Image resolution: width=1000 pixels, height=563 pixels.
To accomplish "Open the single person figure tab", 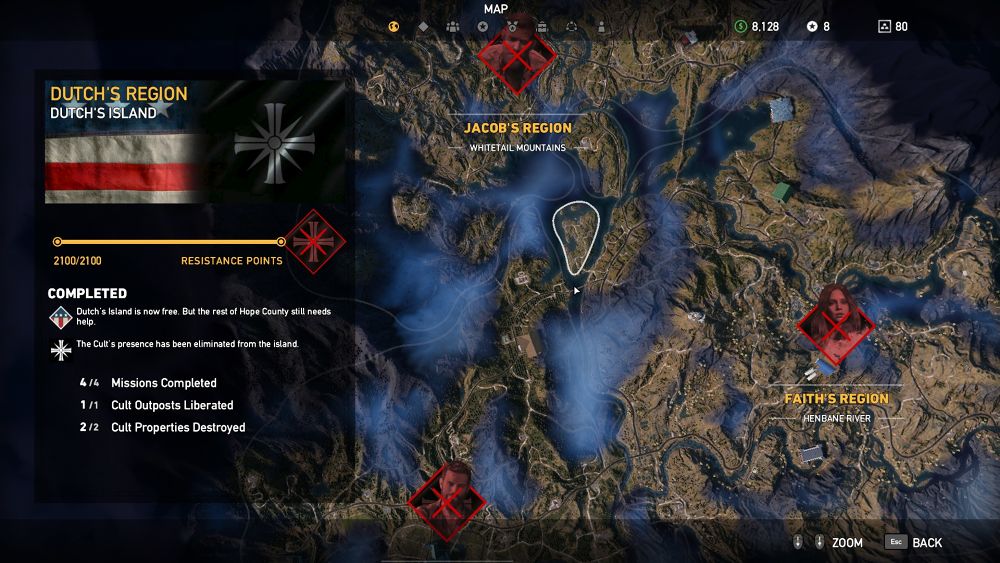I will 601,27.
